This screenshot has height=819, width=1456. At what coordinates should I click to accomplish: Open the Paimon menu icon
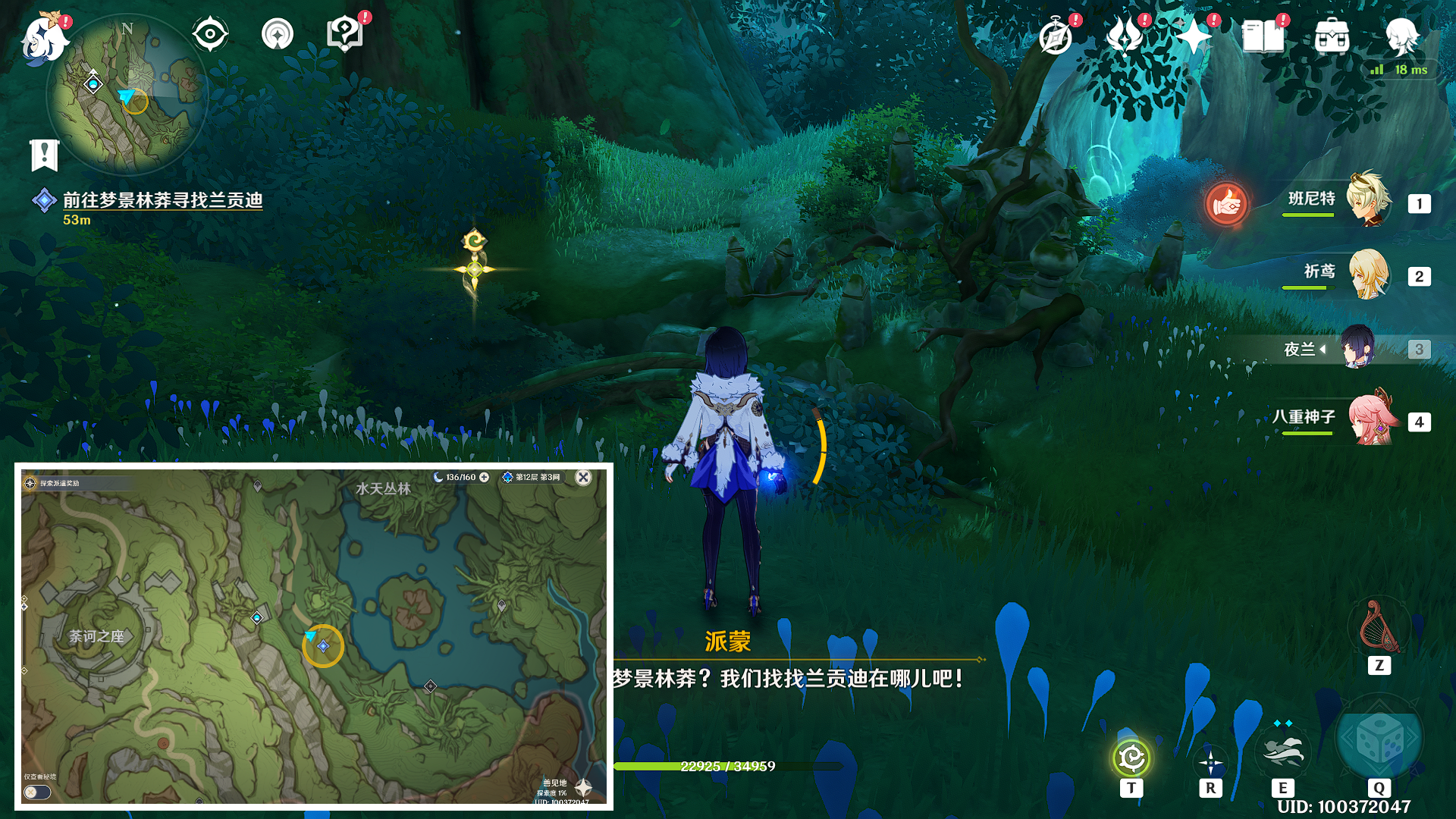[43, 38]
